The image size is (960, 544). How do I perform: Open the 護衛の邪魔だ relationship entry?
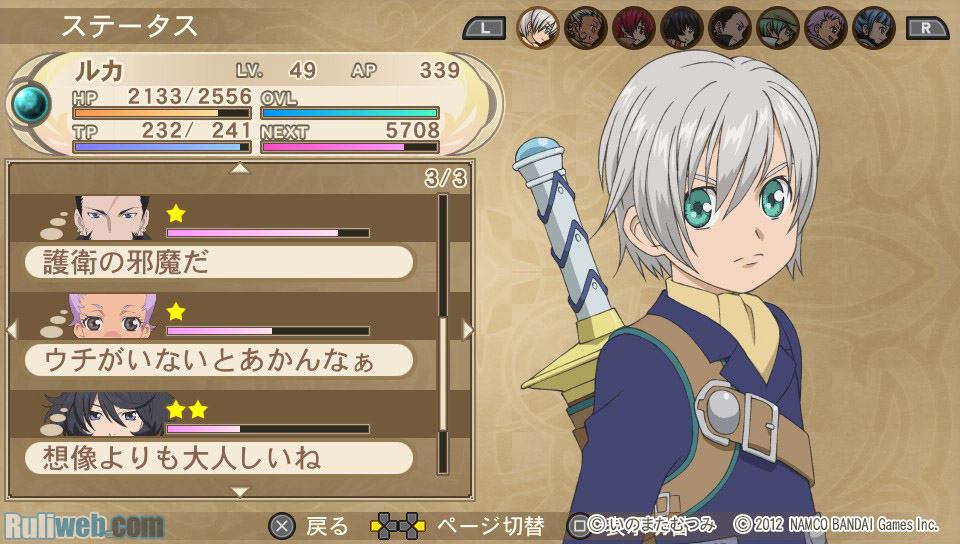click(218, 262)
